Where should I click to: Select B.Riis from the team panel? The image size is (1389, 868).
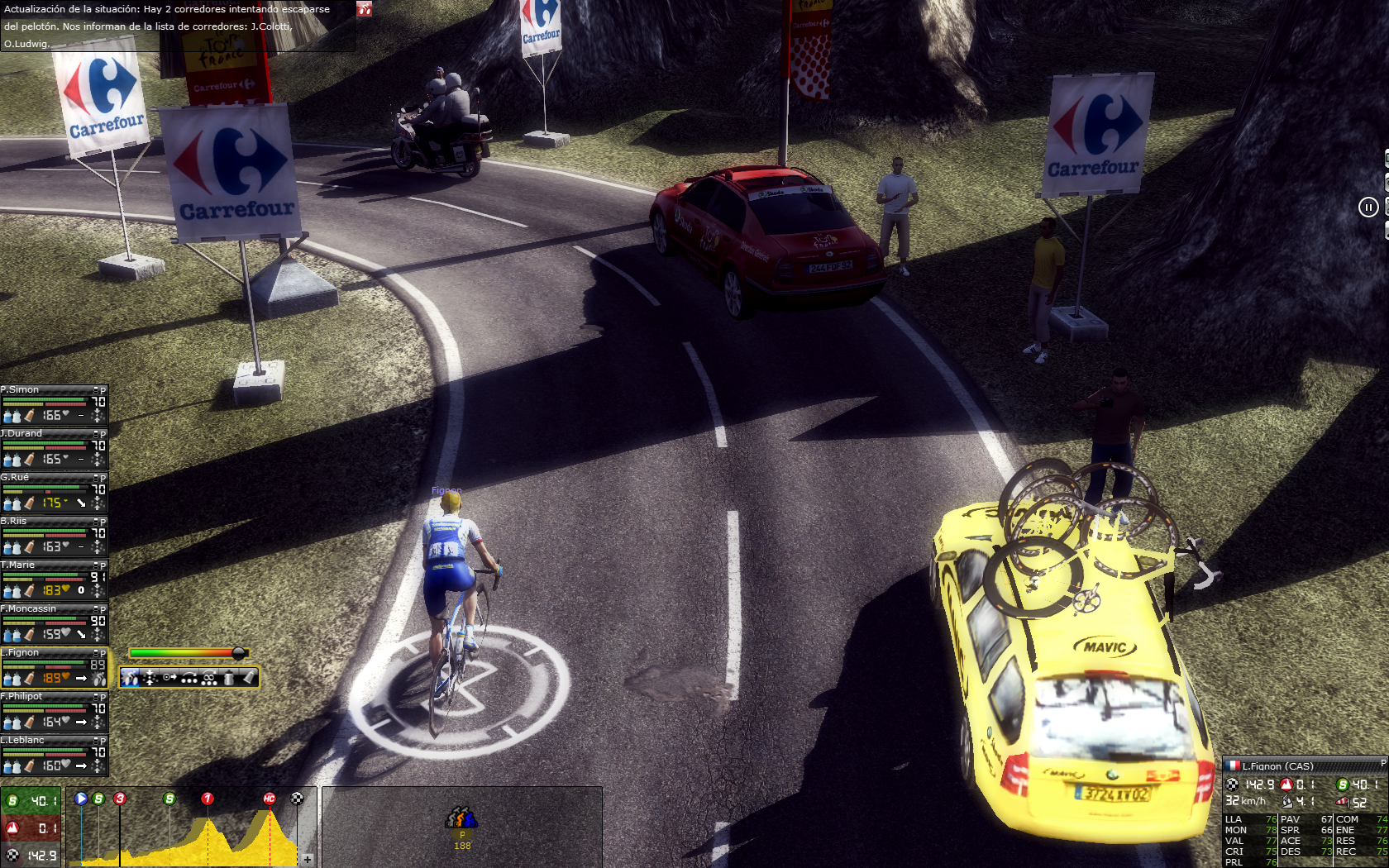pos(50,536)
